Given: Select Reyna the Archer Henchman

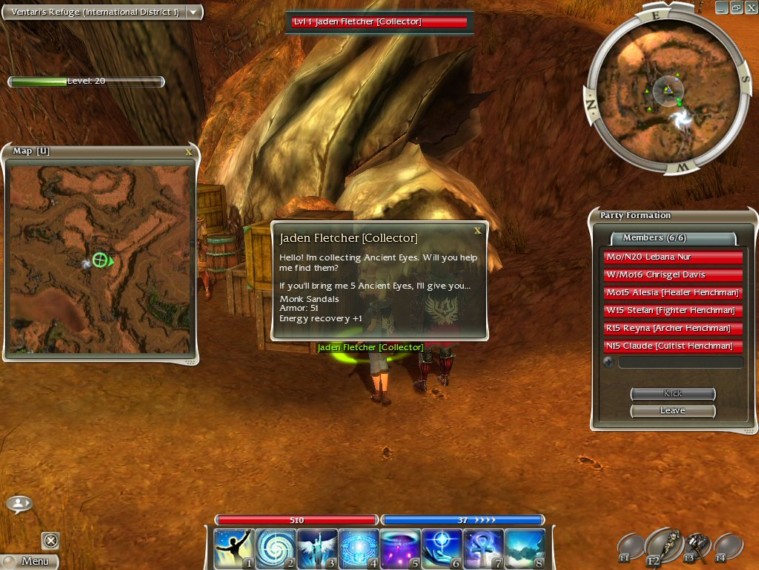Looking at the screenshot, I should coord(673,328).
